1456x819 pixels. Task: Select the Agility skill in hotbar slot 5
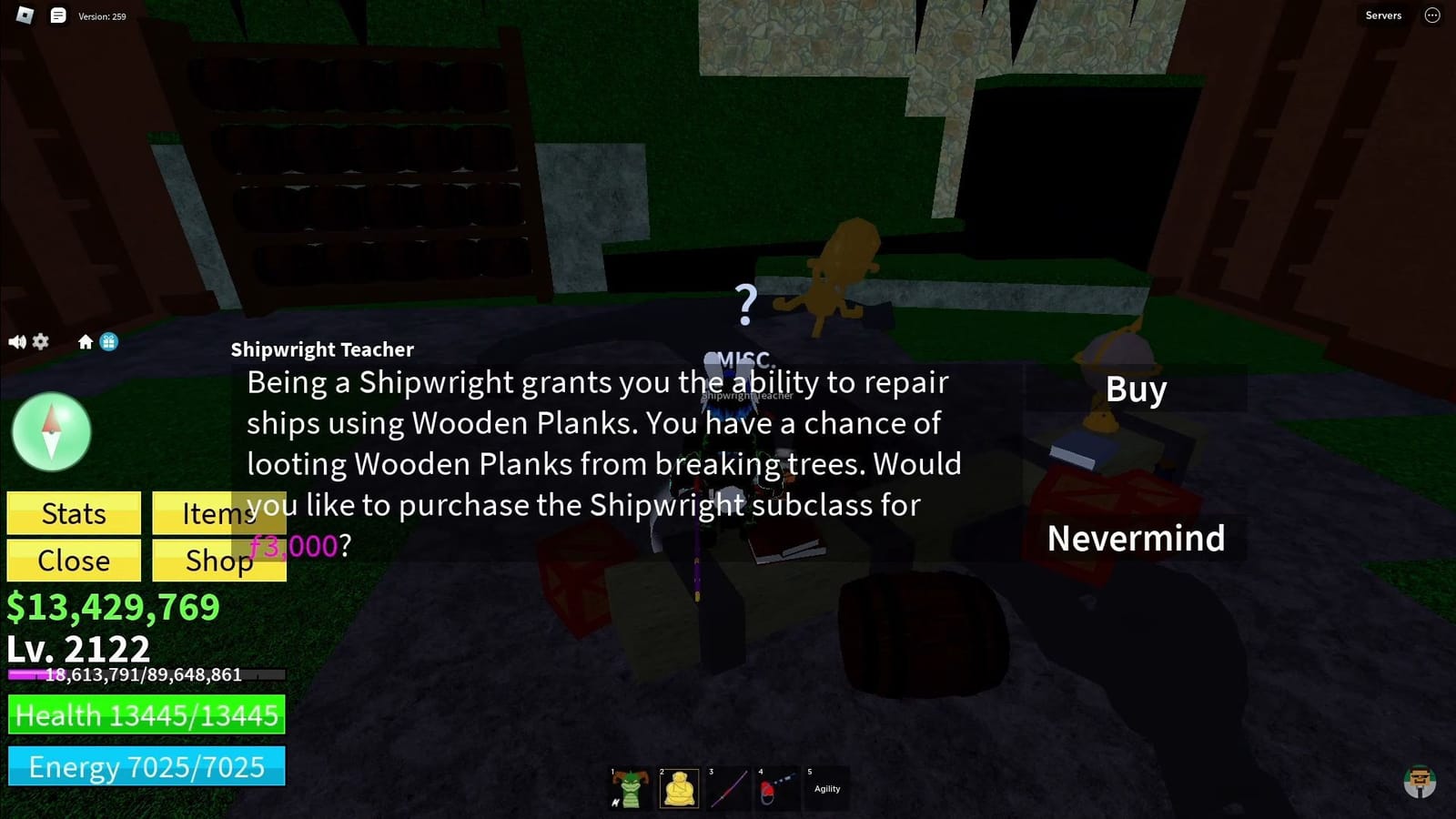pyautogui.click(x=827, y=788)
